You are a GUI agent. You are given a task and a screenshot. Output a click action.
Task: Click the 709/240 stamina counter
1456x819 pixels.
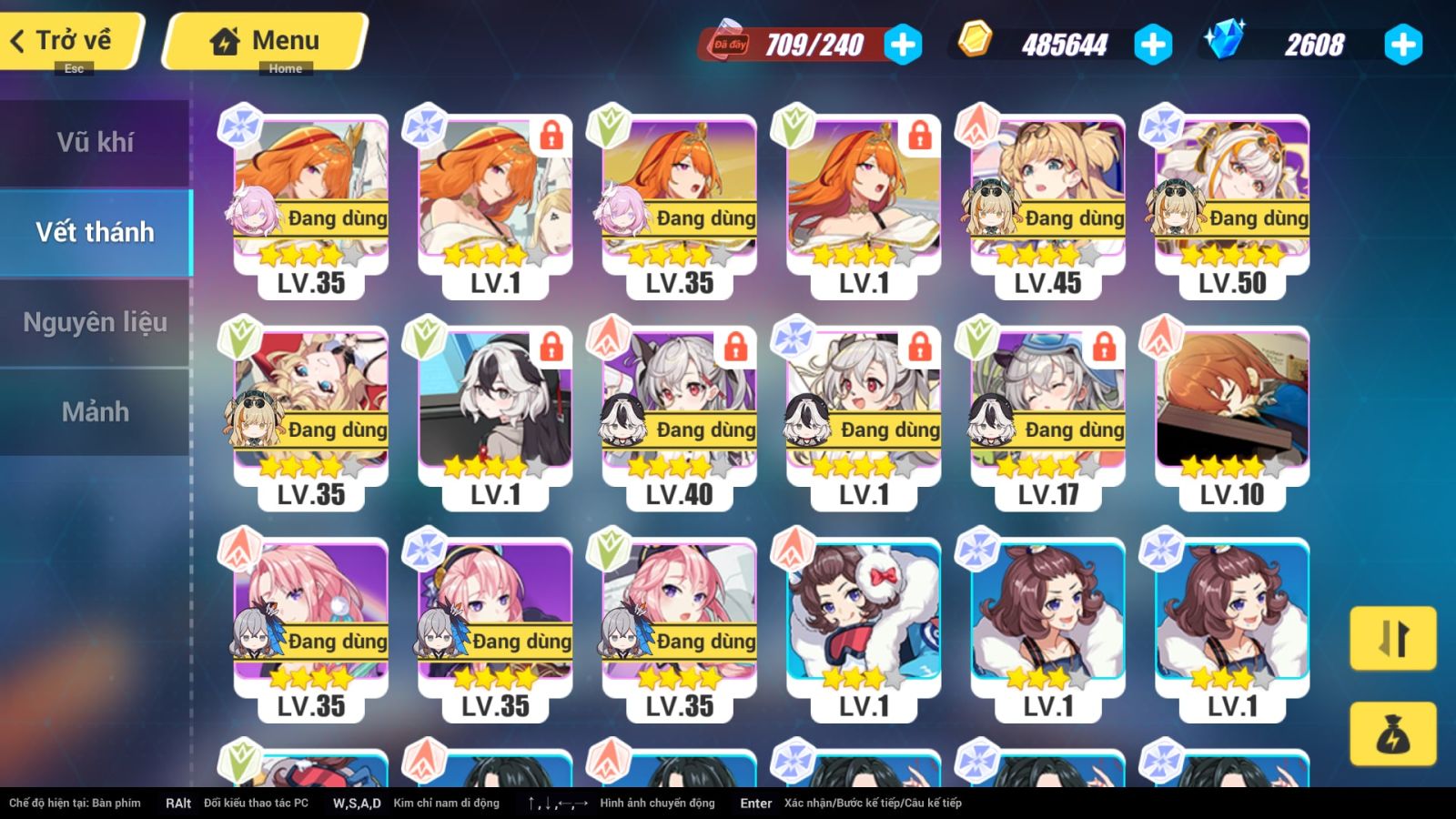point(817,40)
